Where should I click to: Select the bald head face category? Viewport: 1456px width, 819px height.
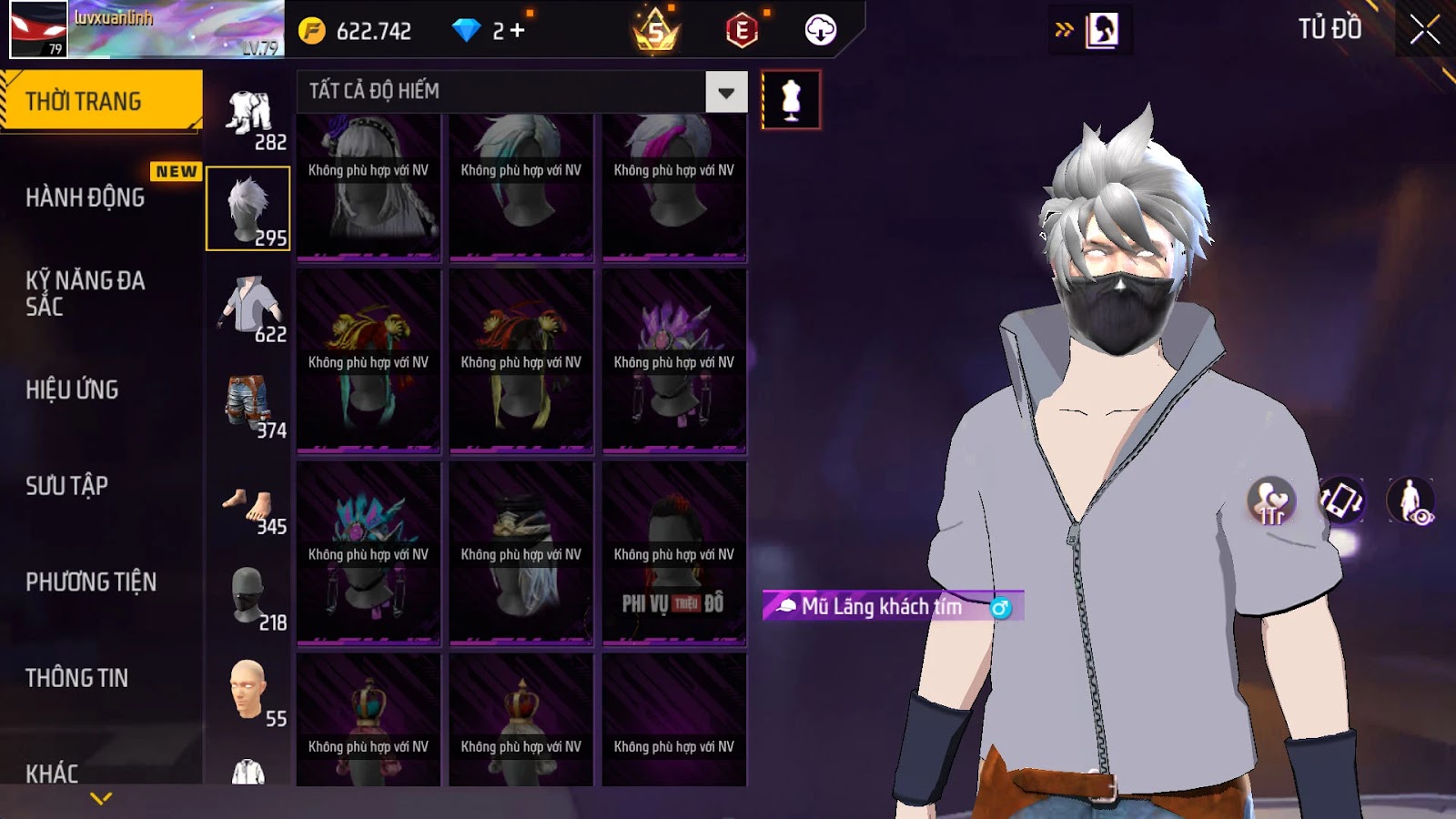pos(249,692)
